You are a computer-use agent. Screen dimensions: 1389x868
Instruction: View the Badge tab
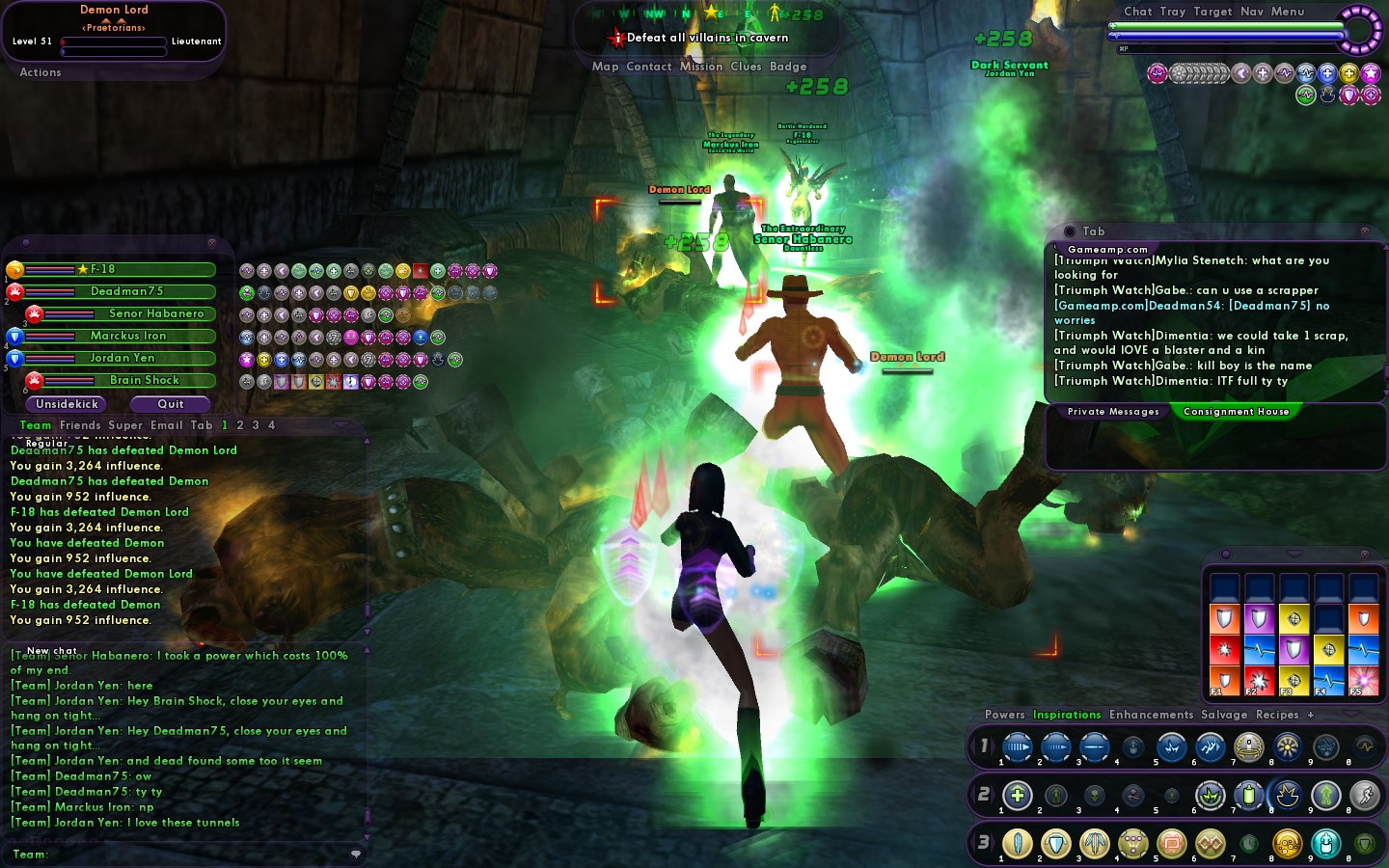coord(788,67)
